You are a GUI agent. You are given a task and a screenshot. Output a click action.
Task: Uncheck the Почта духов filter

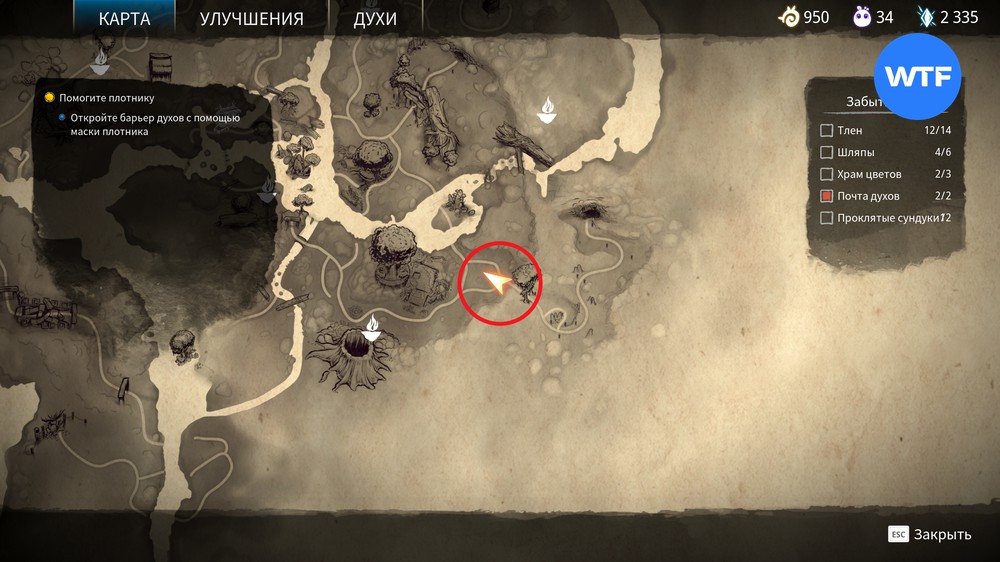(827, 196)
